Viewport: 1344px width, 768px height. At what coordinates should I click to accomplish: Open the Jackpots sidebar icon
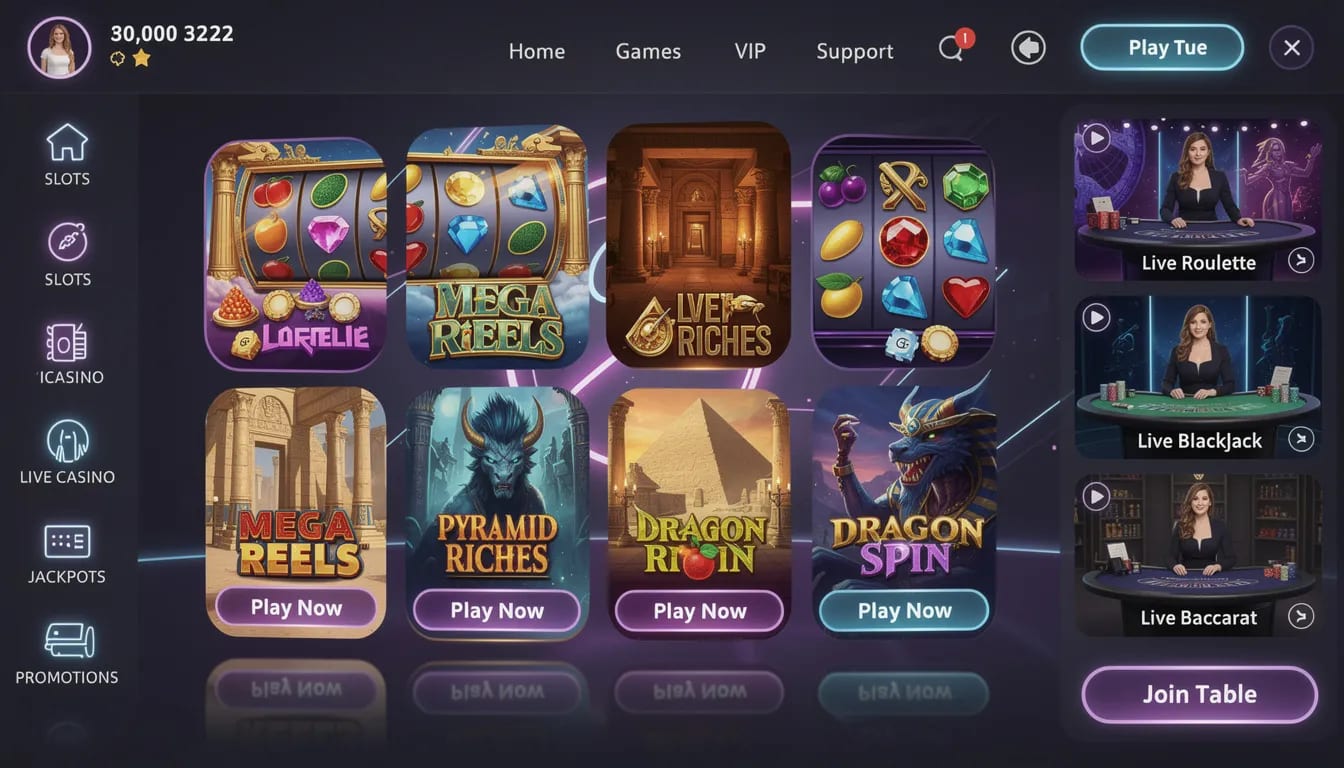tap(66, 543)
